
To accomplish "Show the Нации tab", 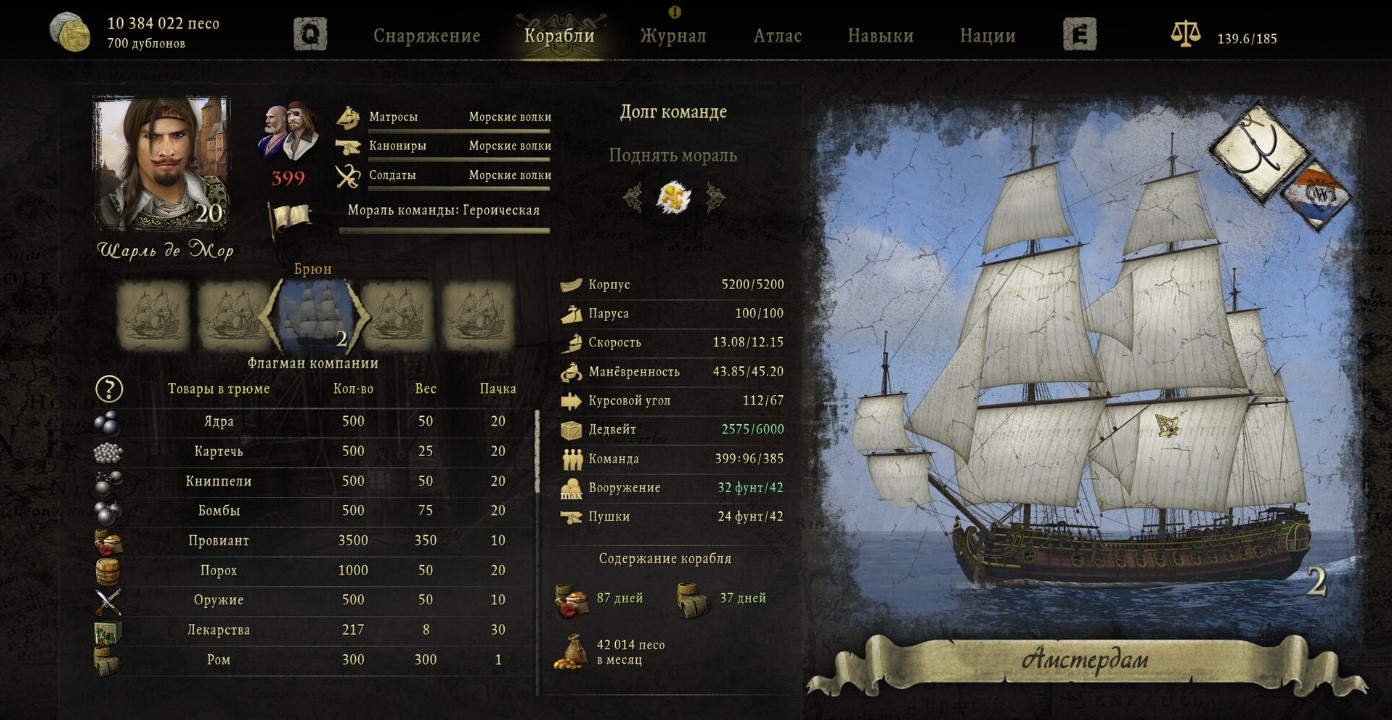I will click(x=987, y=36).
